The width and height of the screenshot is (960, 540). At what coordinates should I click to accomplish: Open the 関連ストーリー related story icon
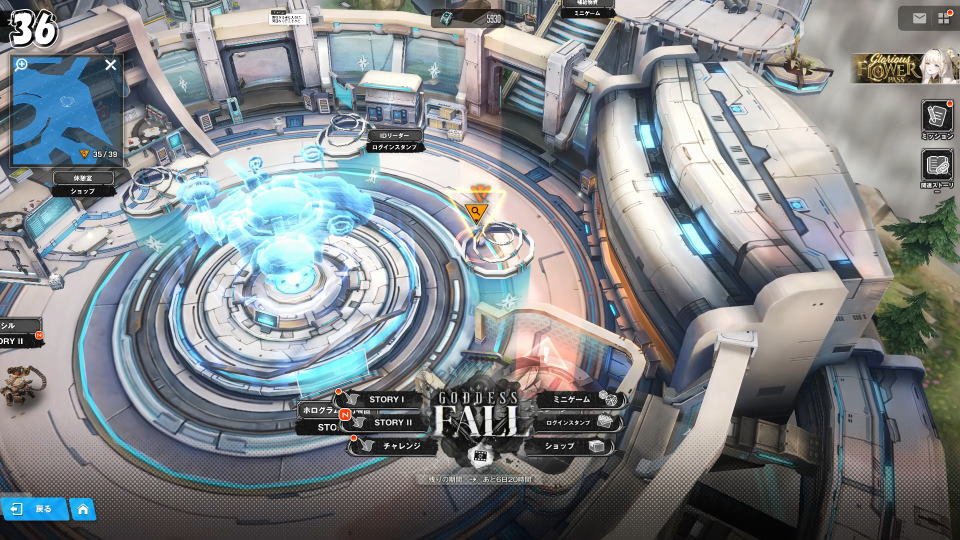tap(937, 167)
